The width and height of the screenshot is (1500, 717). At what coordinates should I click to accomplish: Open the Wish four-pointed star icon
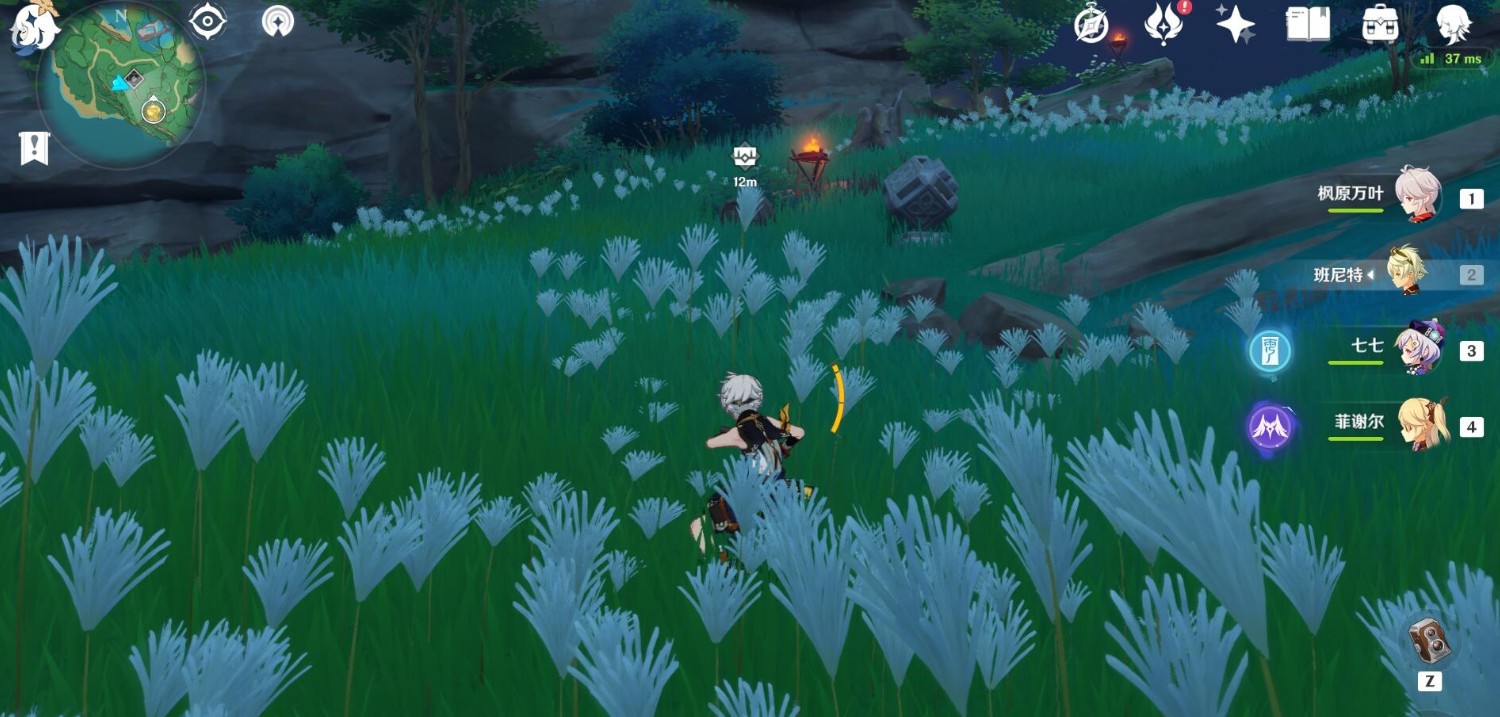point(1236,23)
